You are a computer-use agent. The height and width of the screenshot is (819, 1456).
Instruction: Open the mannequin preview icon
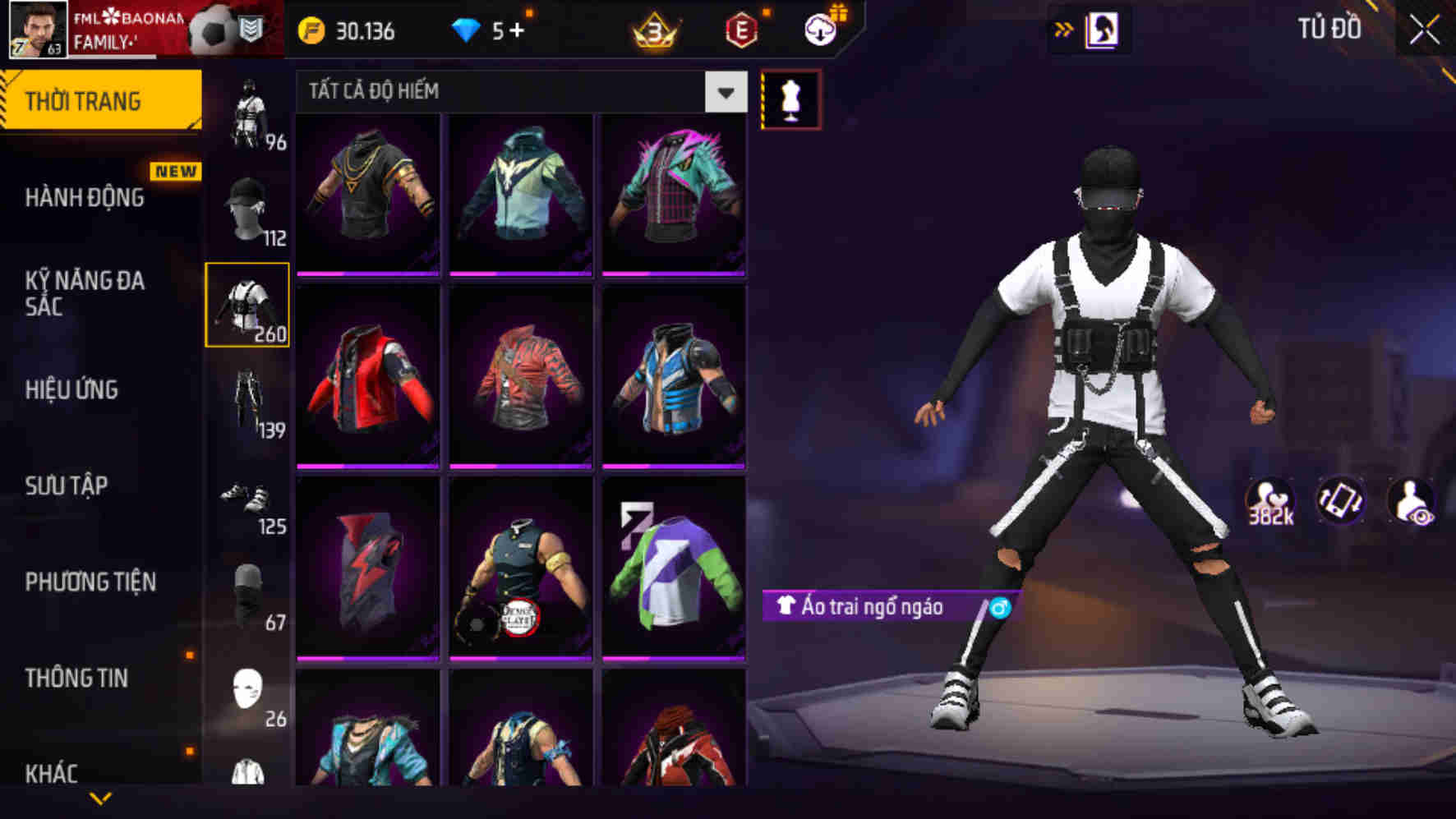click(792, 97)
